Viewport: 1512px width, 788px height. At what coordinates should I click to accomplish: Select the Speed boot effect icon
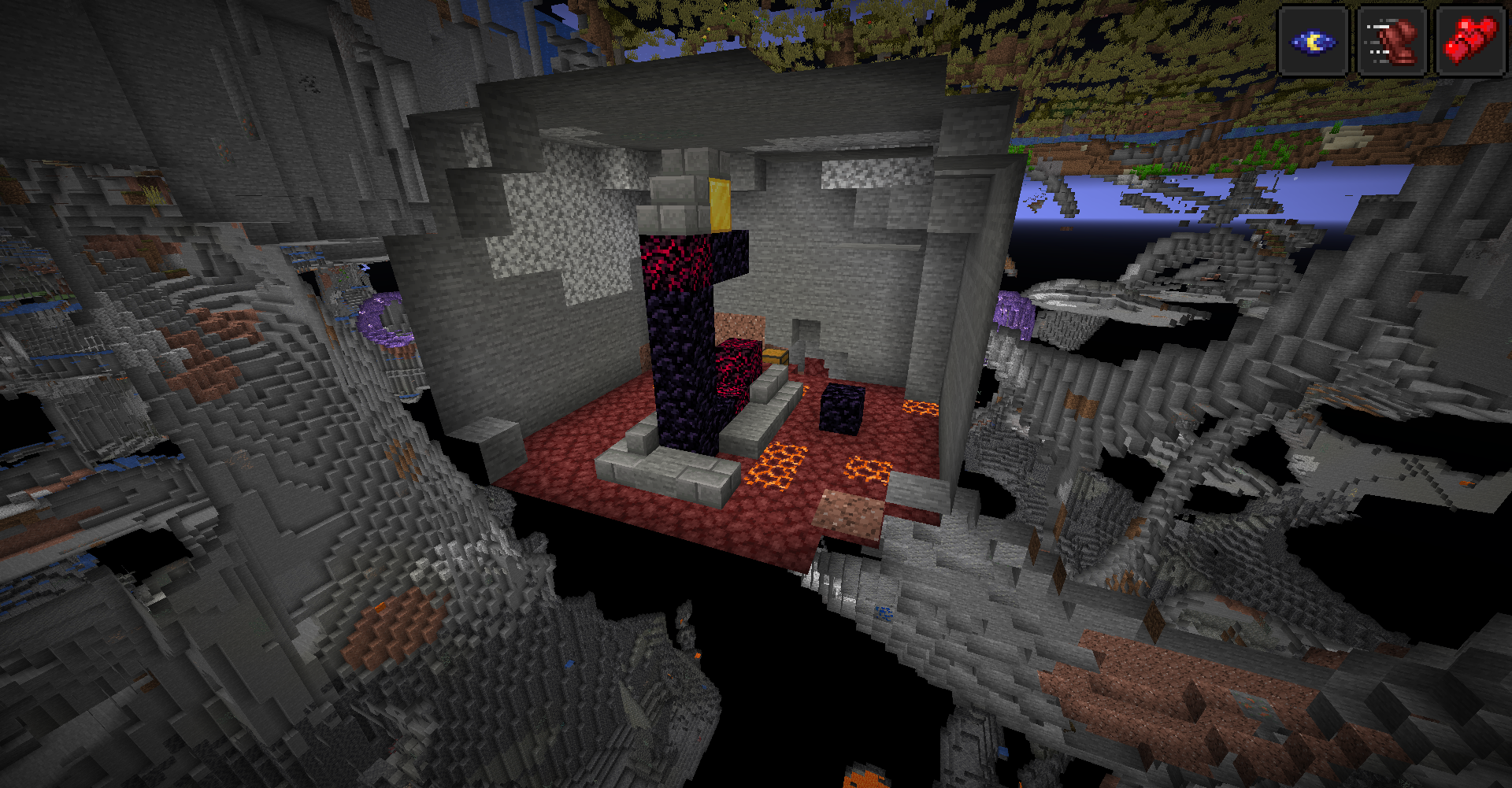click(x=1392, y=42)
